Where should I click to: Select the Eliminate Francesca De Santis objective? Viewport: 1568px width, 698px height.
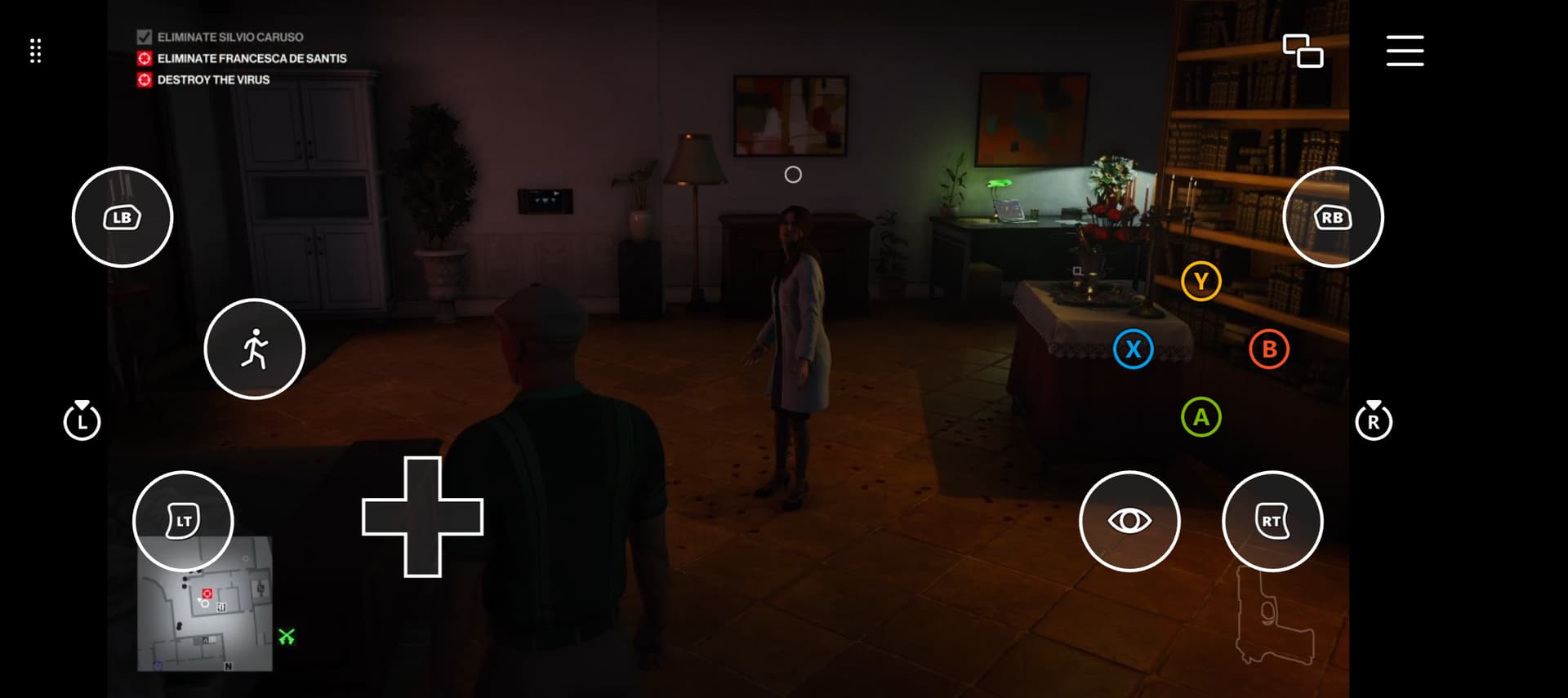pyautogui.click(x=252, y=59)
